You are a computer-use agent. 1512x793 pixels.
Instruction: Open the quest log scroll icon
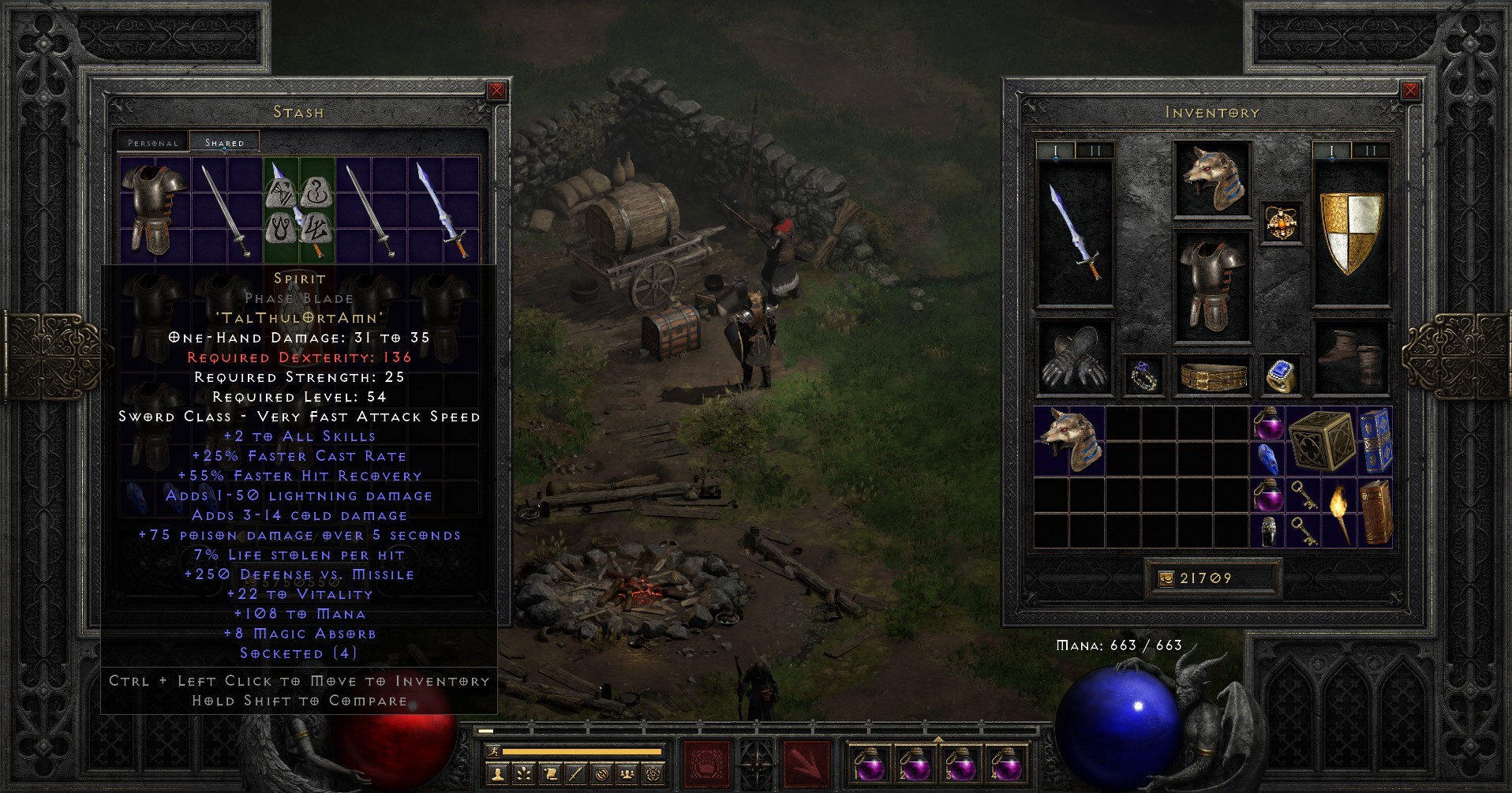coord(550,775)
